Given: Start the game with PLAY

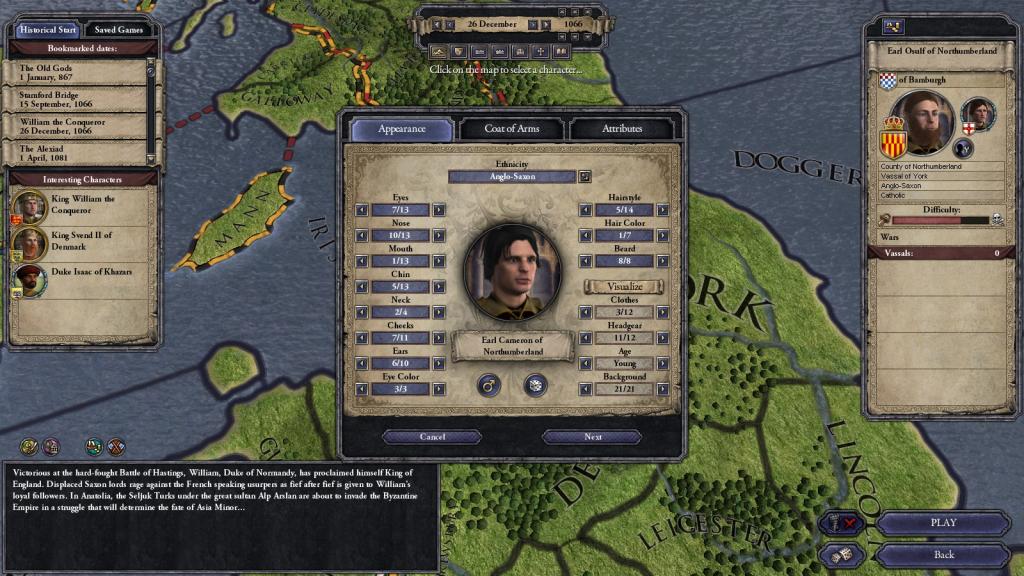Looking at the screenshot, I should (942, 522).
